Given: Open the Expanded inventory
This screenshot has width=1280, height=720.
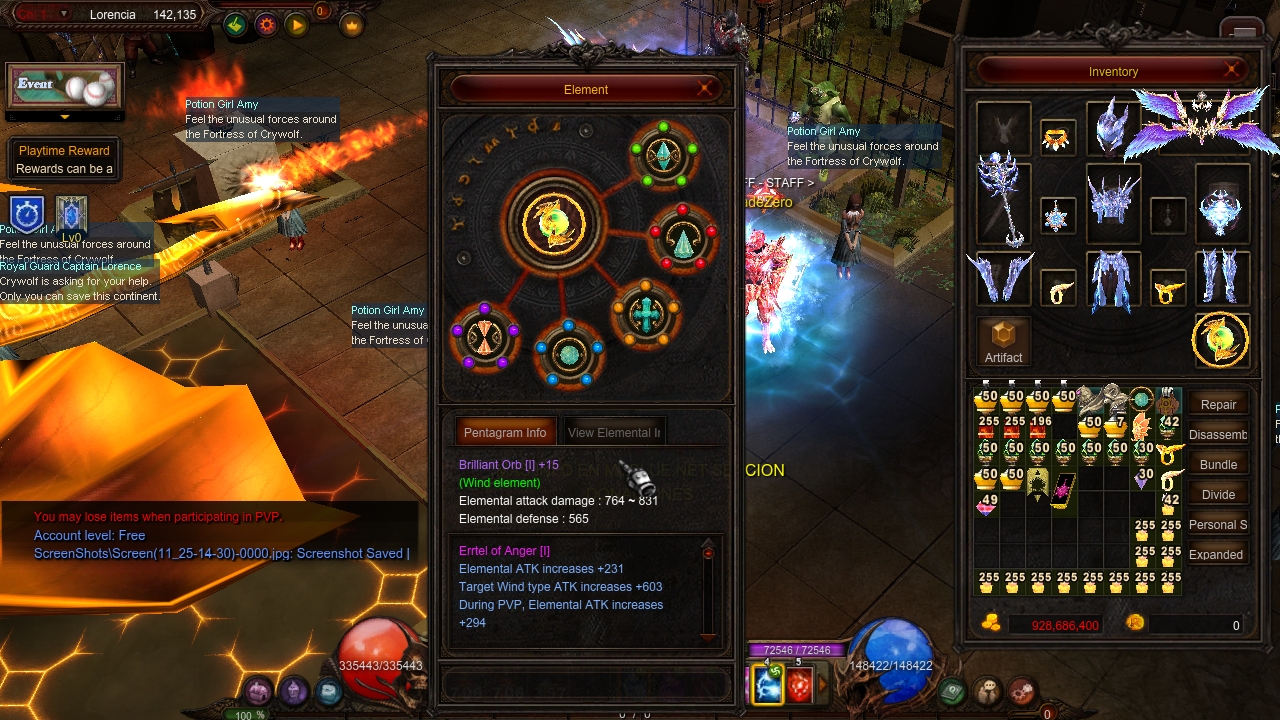Looking at the screenshot, I should pos(1218,555).
